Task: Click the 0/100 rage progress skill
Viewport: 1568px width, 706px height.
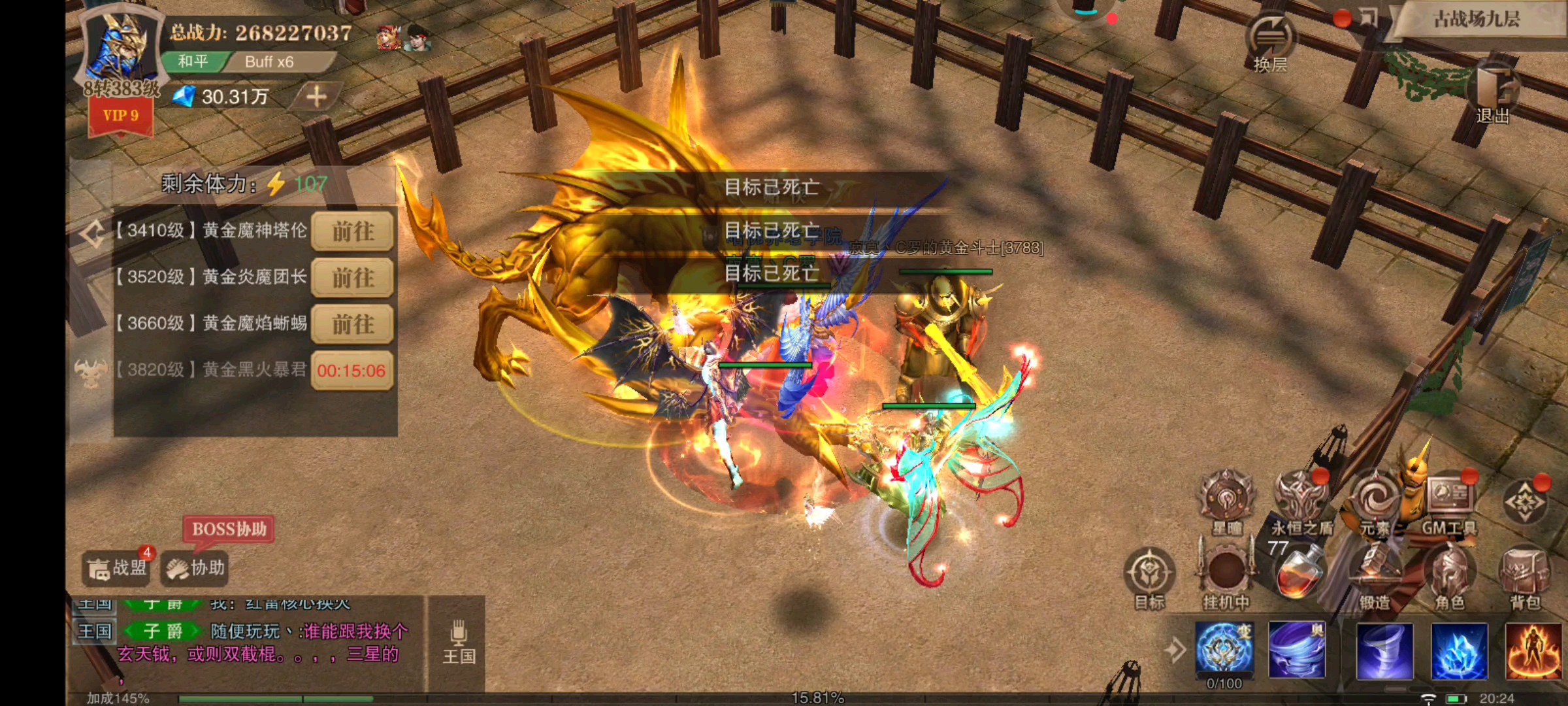Action: (1226, 650)
